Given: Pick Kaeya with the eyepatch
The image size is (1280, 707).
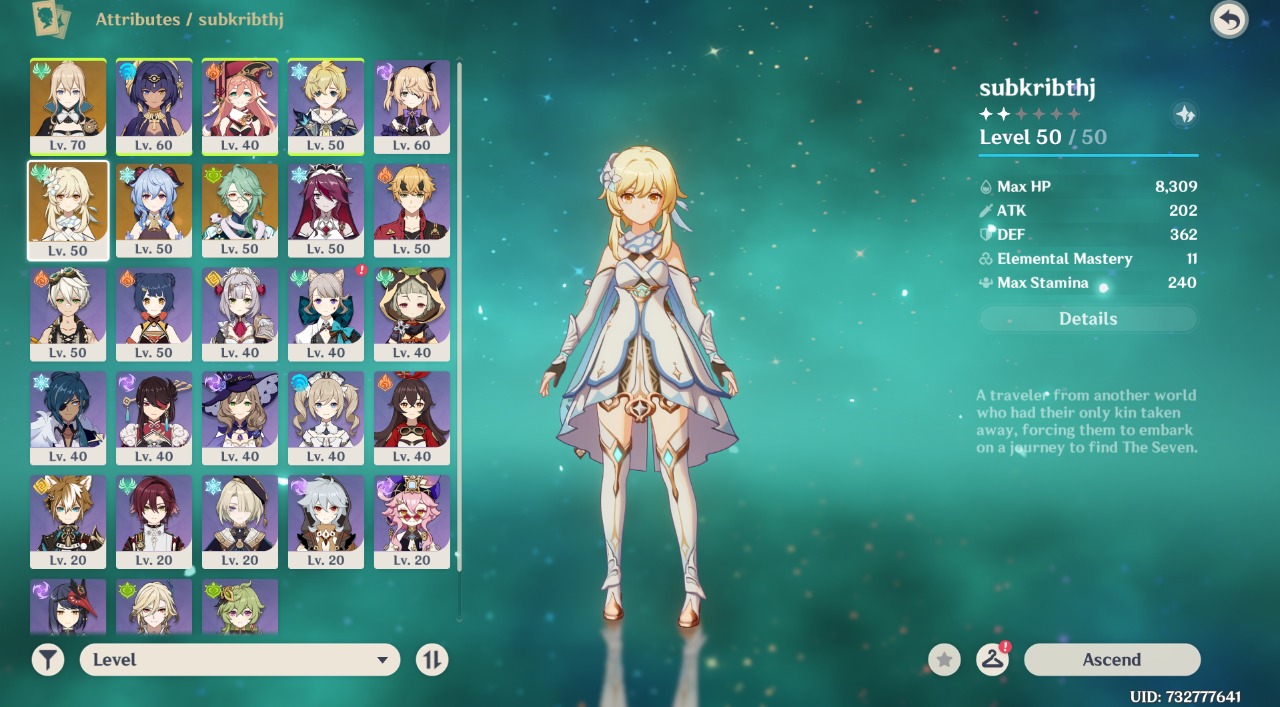Looking at the screenshot, I should [68, 417].
